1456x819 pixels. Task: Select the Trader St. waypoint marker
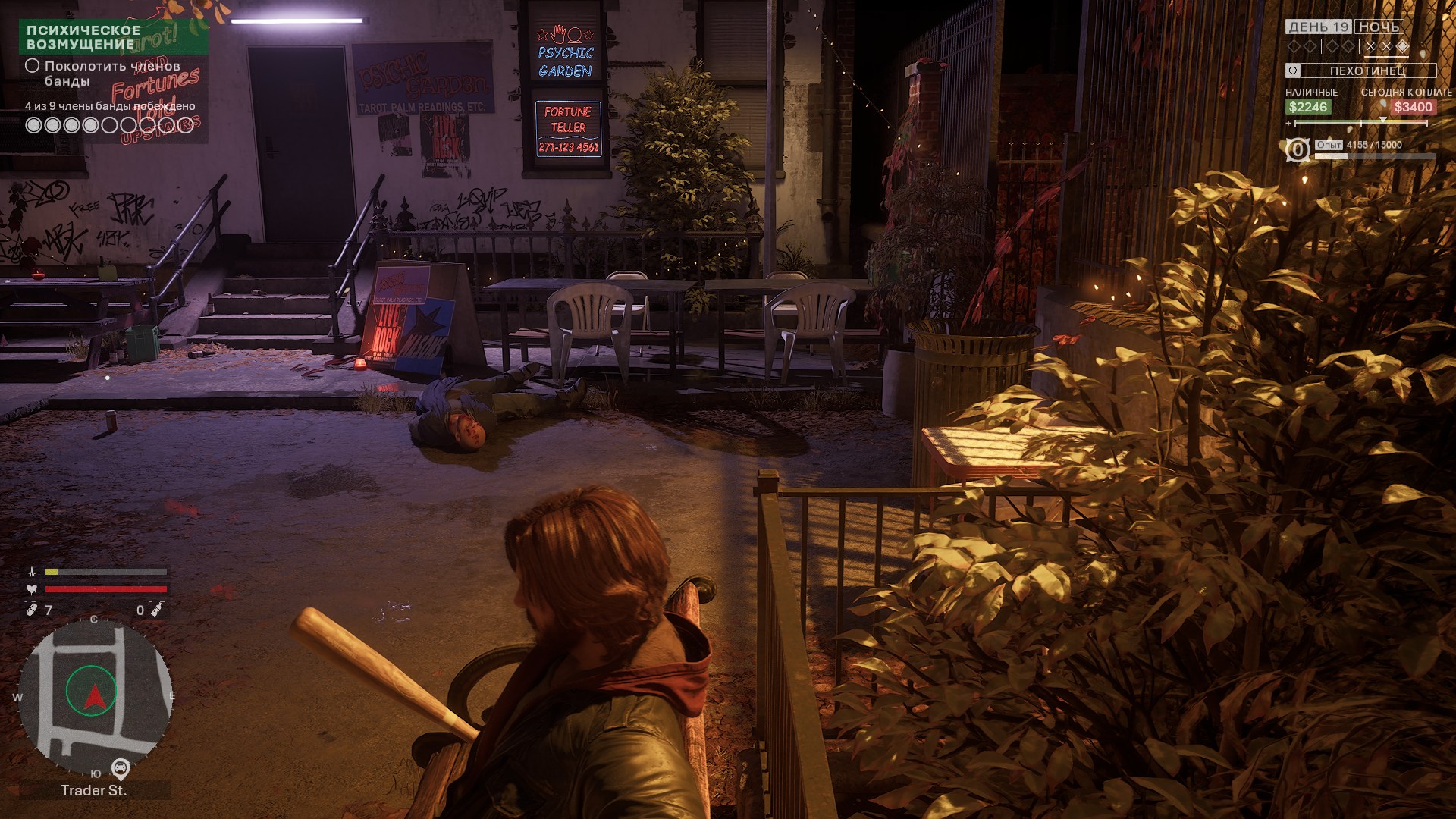tap(121, 769)
